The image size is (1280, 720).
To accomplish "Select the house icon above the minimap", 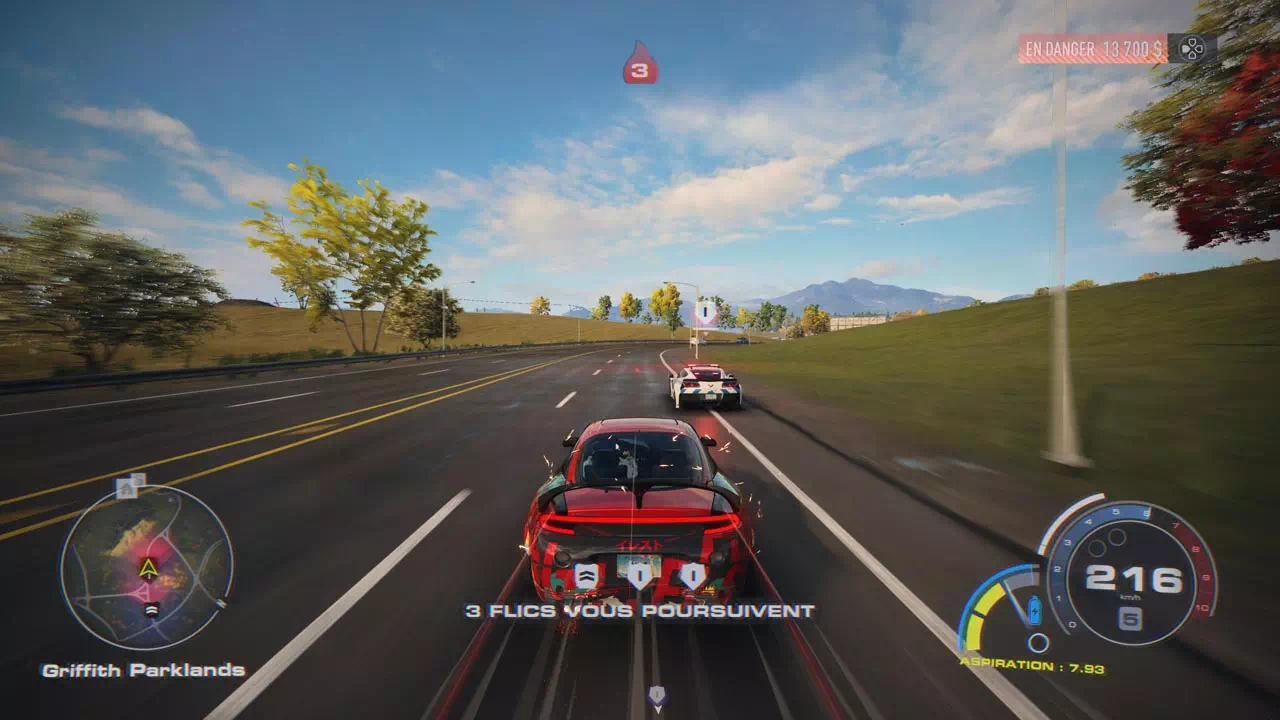I will (127, 489).
